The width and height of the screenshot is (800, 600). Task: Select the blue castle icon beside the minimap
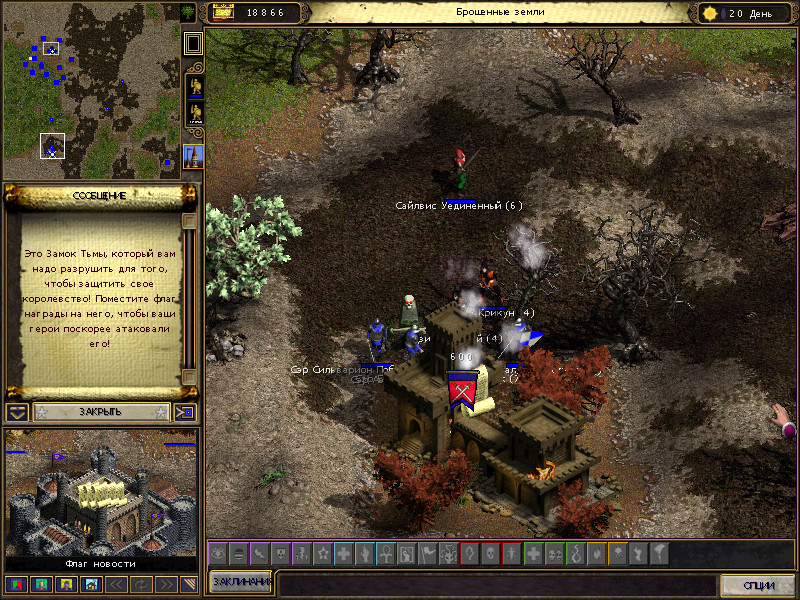tap(194, 155)
